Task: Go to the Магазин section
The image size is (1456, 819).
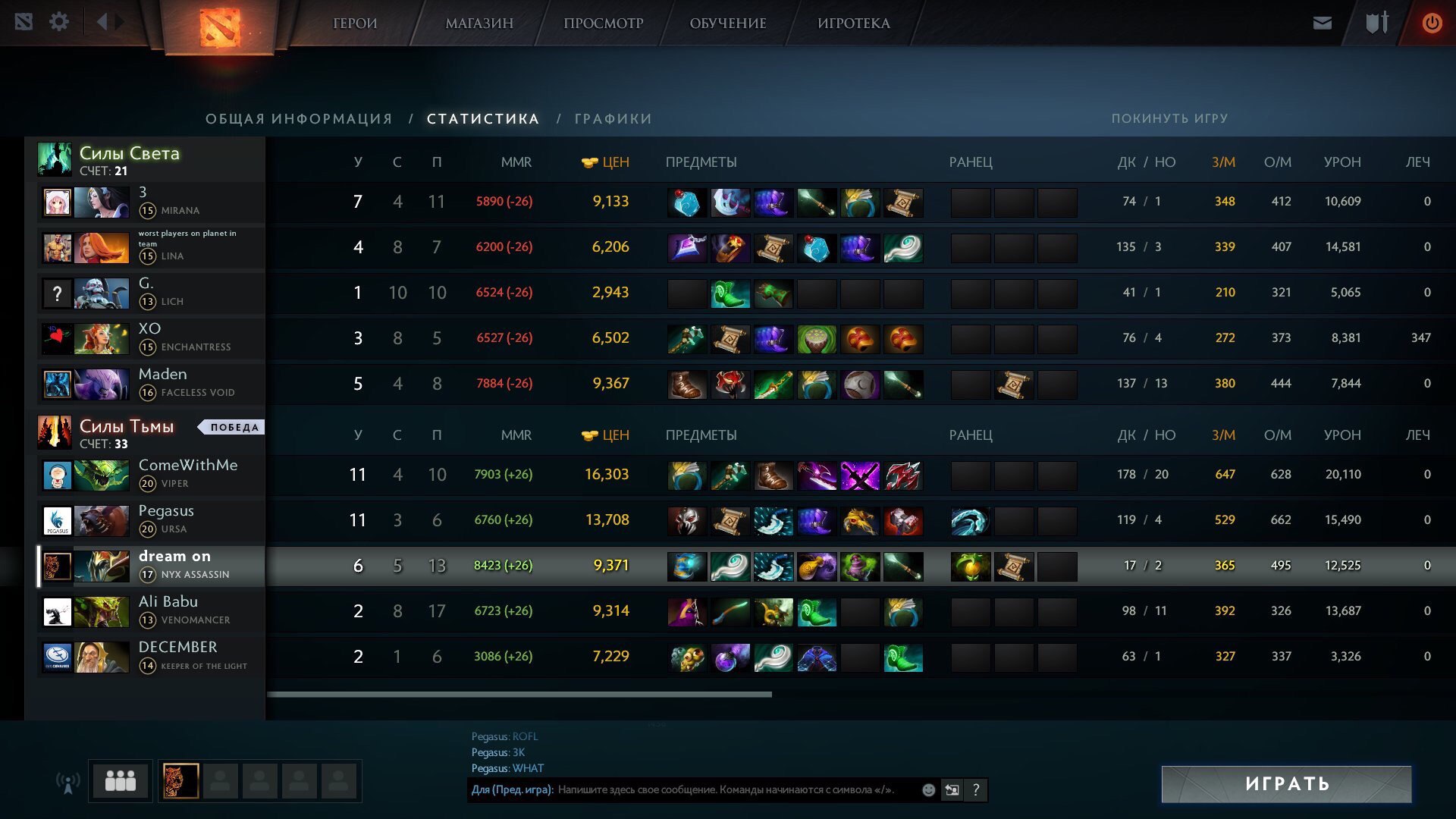Action: click(x=479, y=24)
